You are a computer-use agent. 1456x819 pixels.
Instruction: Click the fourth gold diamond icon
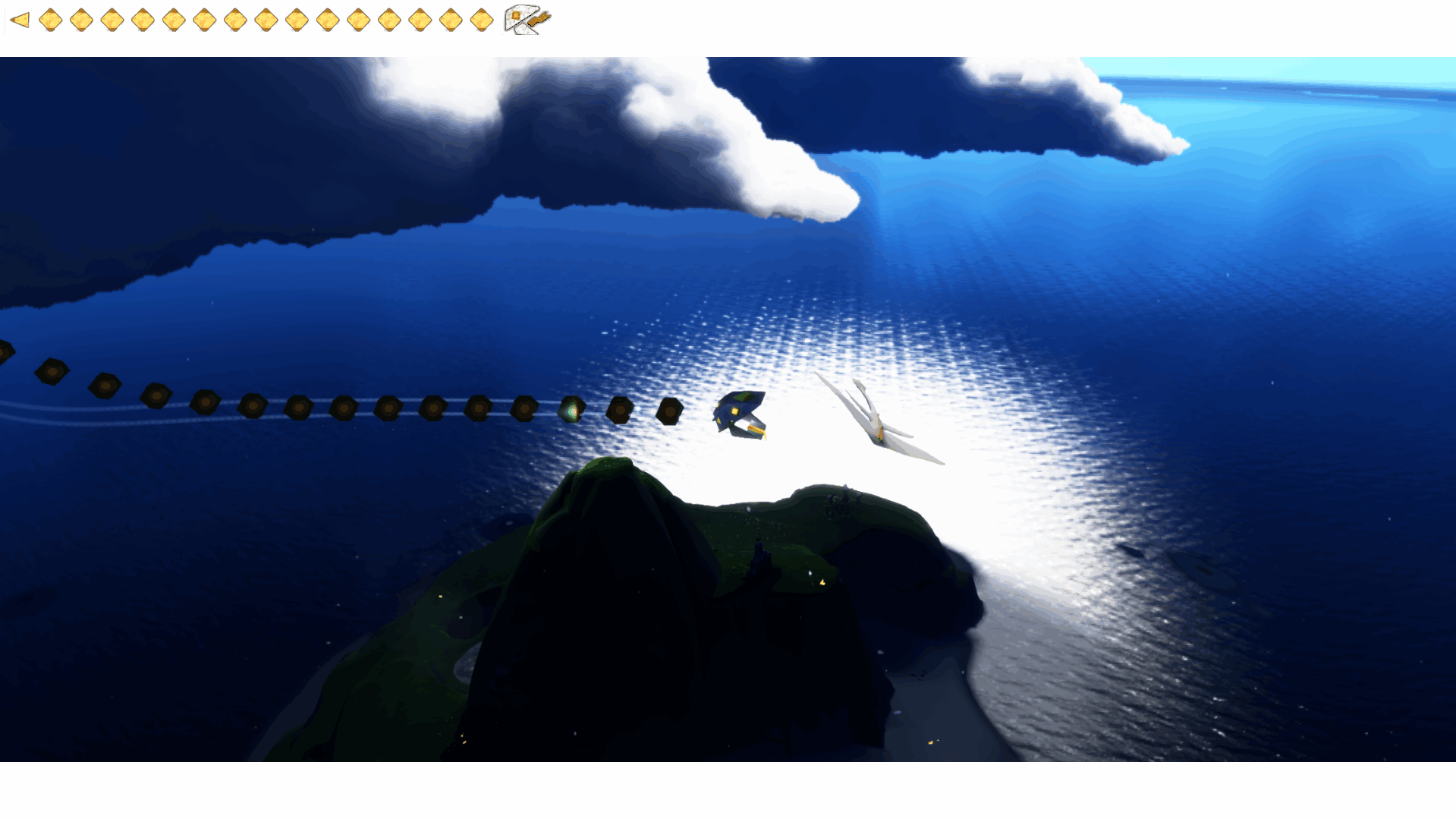click(143, 20)
